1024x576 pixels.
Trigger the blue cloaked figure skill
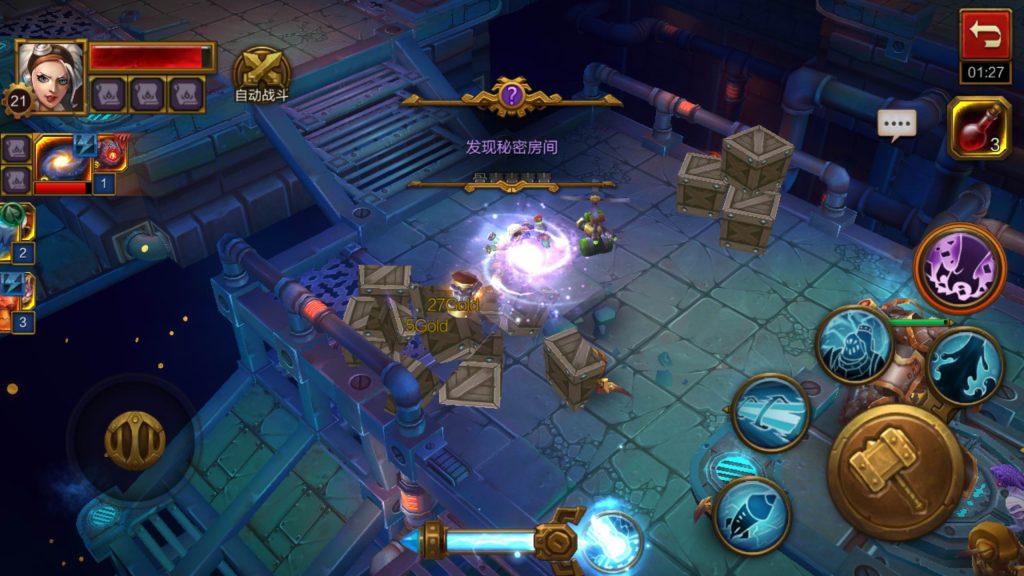pos(964,366)
